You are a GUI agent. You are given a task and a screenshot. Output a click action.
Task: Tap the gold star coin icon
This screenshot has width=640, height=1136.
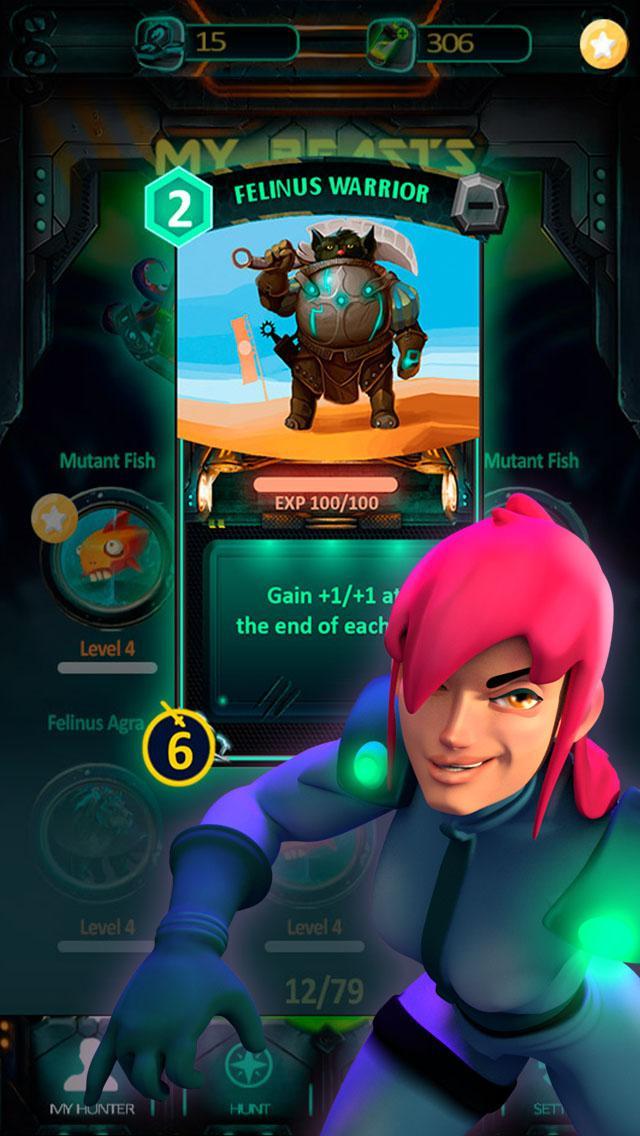pos(603,44)
